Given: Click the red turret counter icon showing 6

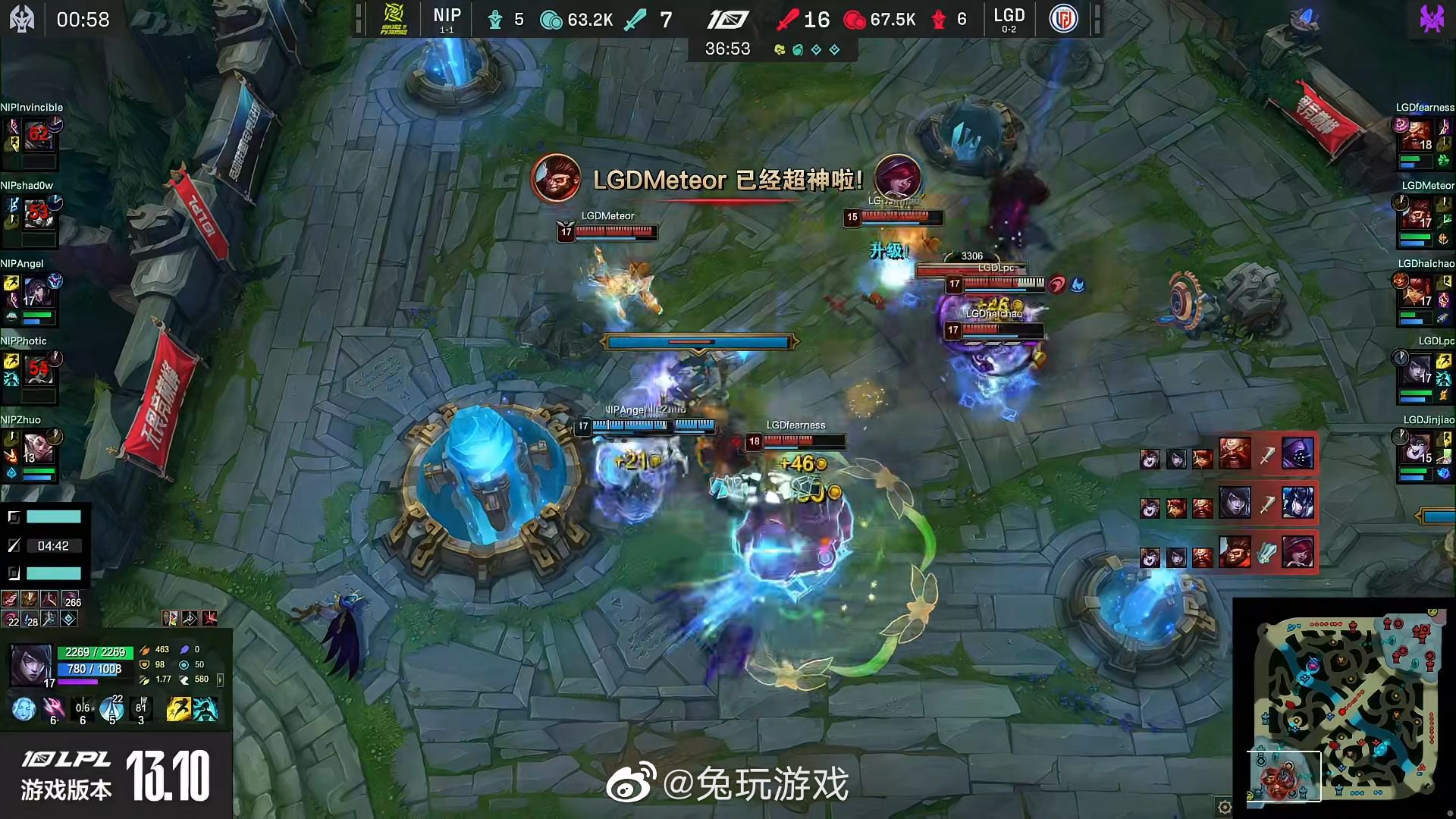Looking at the screenshot, I should pos(940,20).
